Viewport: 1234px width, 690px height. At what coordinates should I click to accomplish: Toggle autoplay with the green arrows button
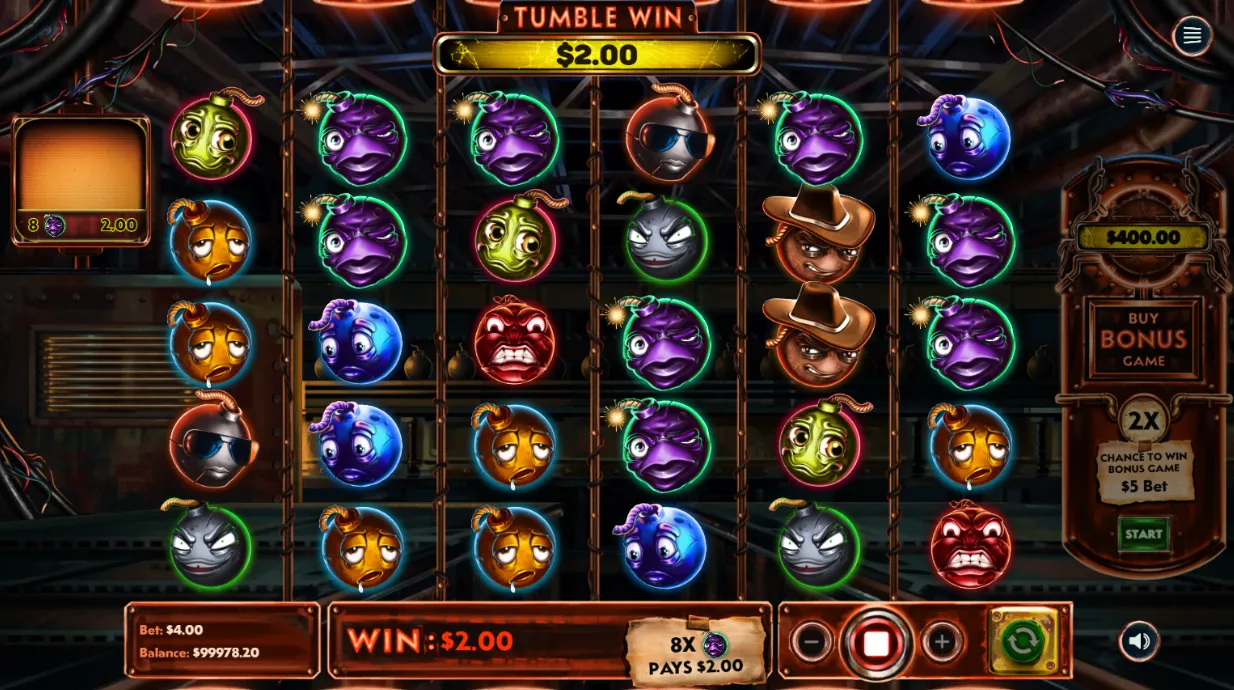(x=1022, y=641)
